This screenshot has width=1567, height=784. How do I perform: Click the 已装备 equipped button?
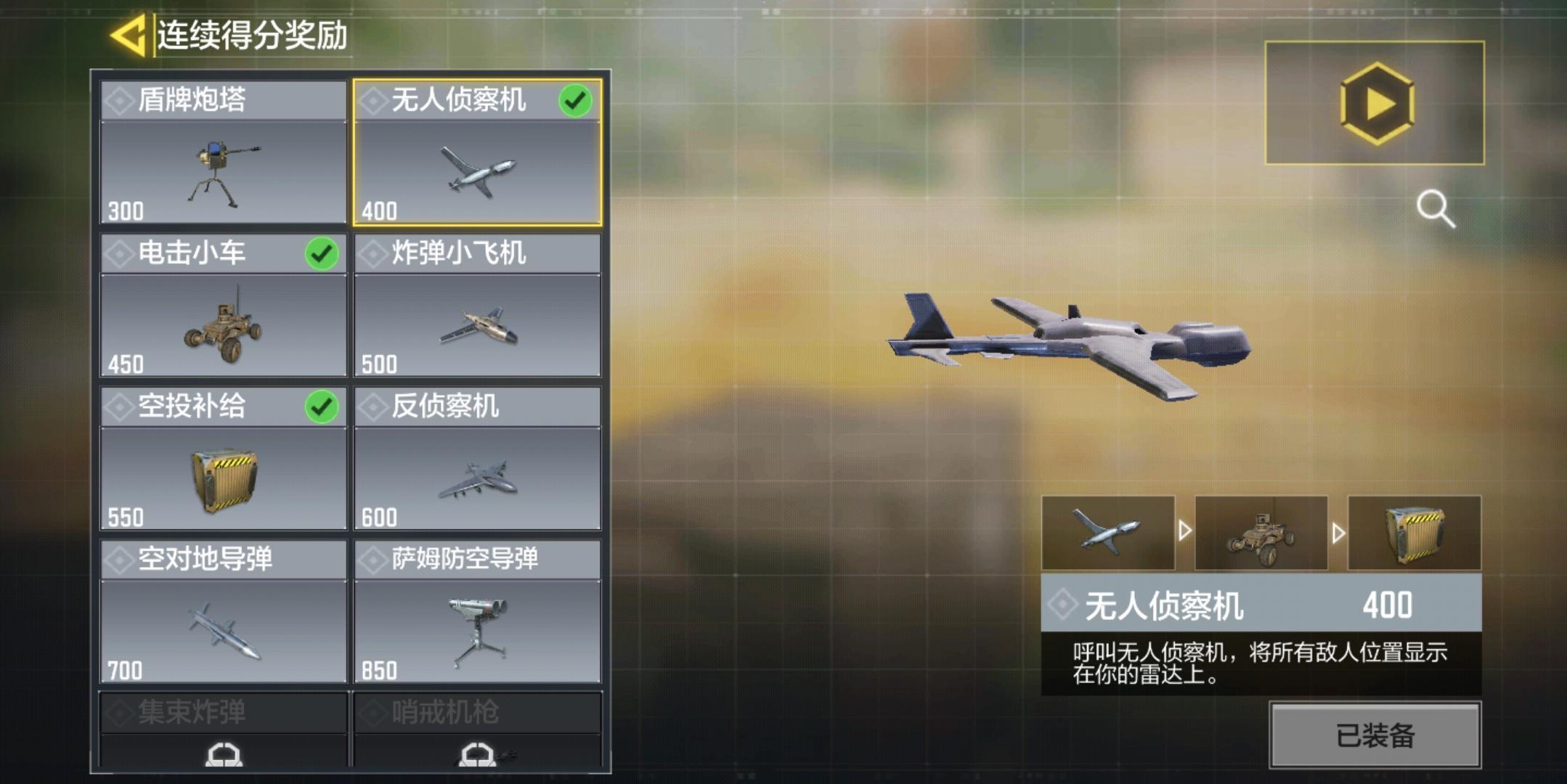coord(1375,735)
